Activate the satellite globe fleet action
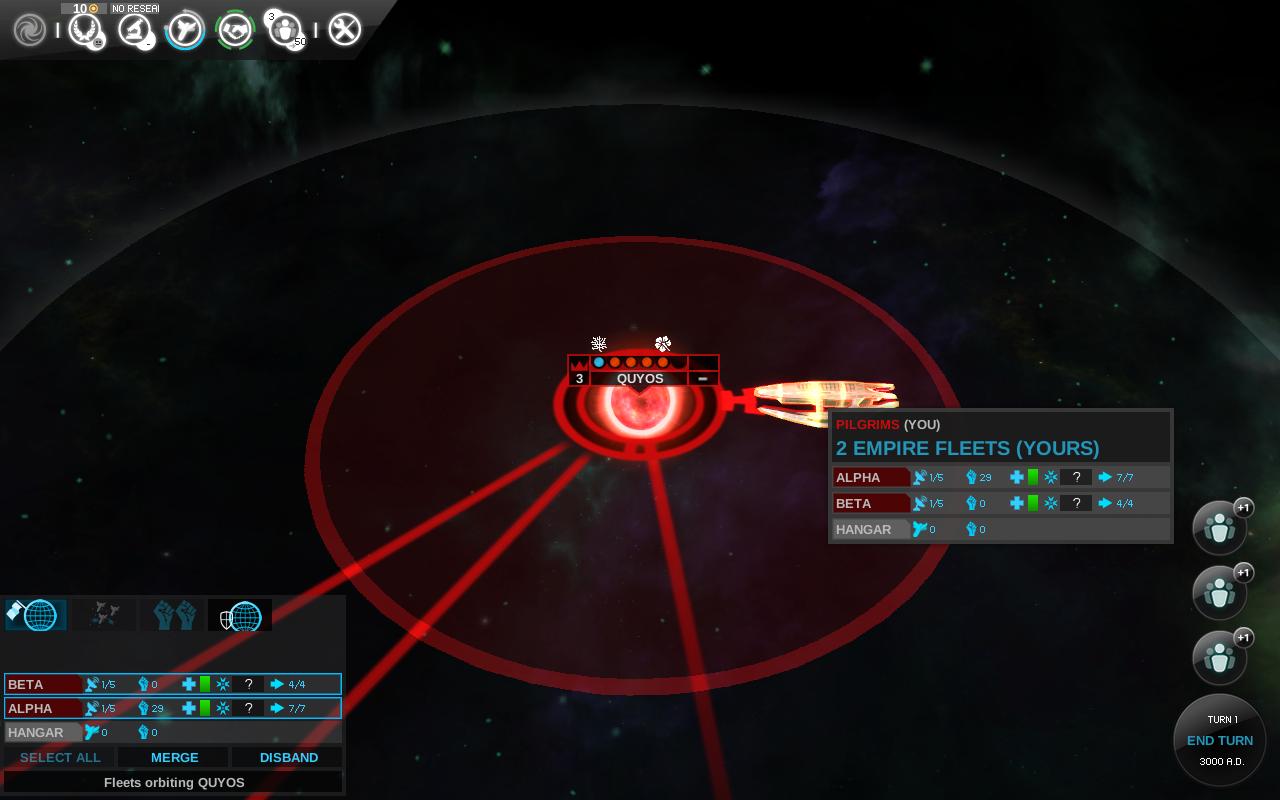The image size is (1280, 800). tap(36, 615)
